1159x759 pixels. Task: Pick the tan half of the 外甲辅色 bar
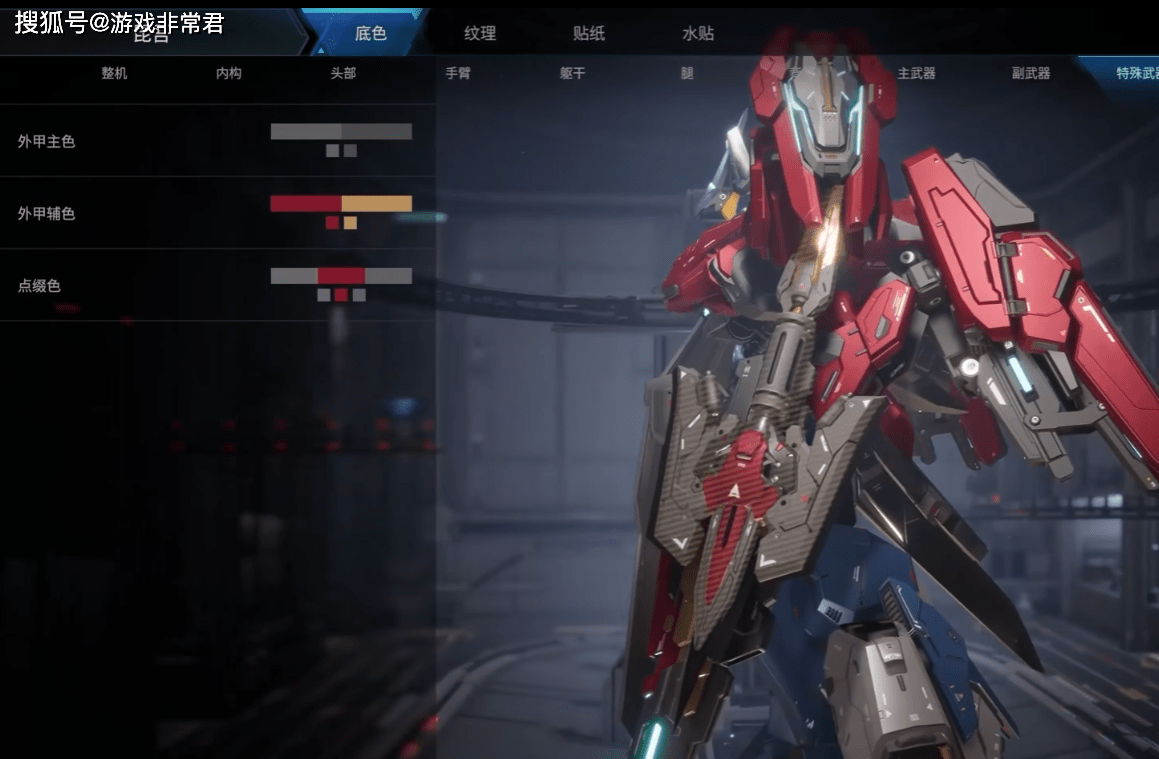click(377, 203)
